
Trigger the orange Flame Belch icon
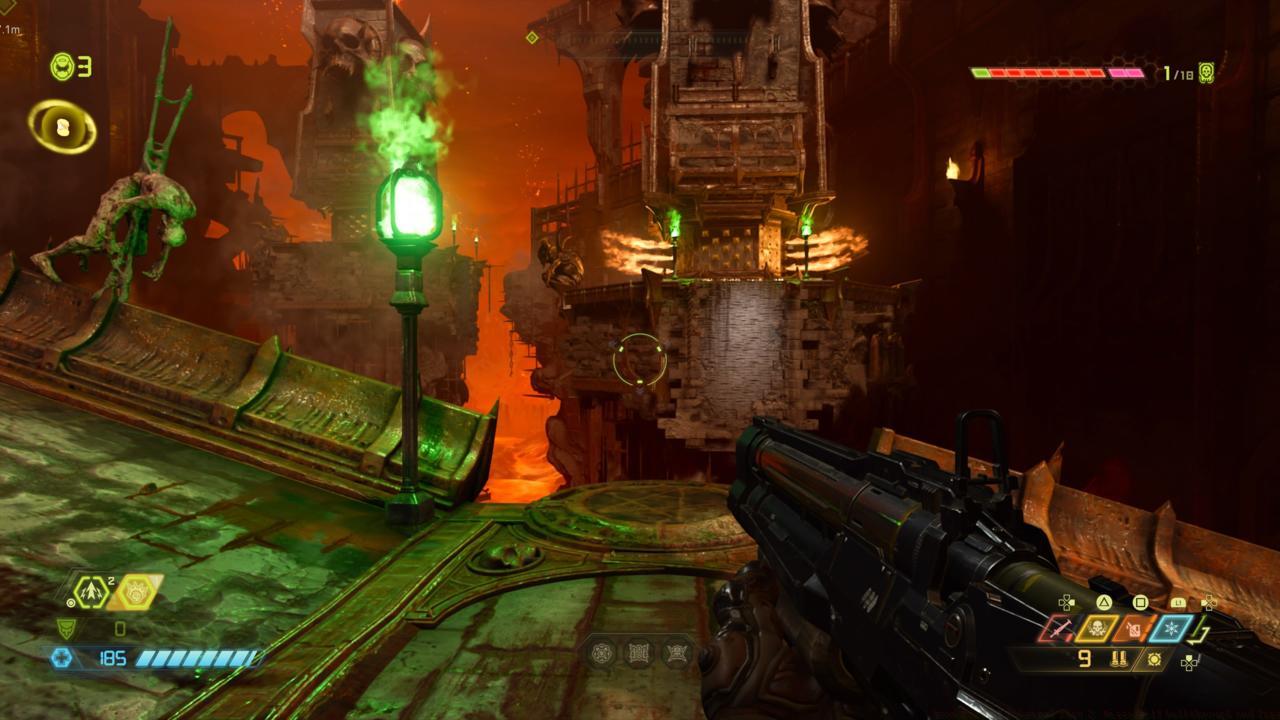[x=1134, y=628]
